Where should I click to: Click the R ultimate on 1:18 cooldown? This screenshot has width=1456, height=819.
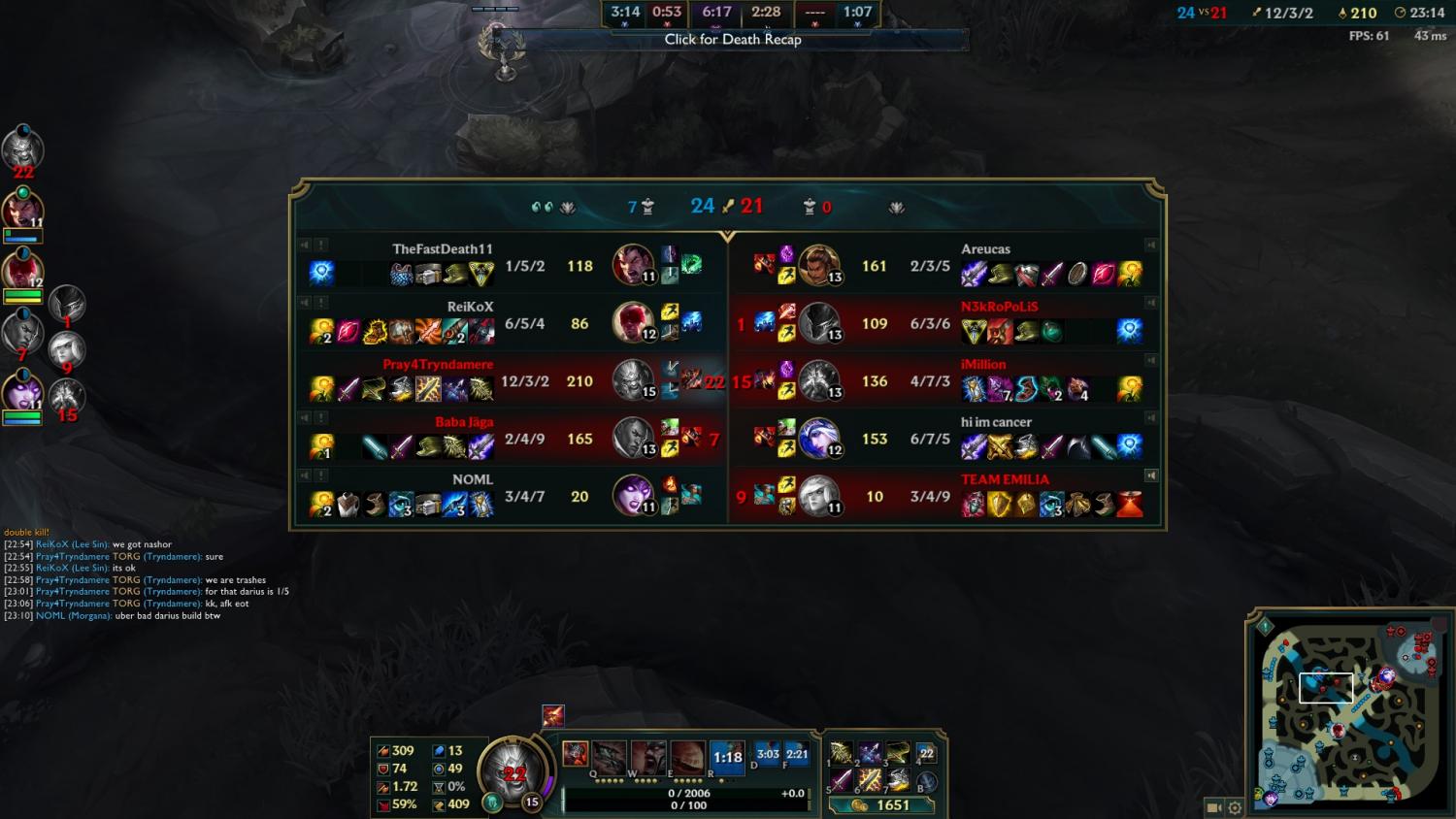tap(727, 756)
